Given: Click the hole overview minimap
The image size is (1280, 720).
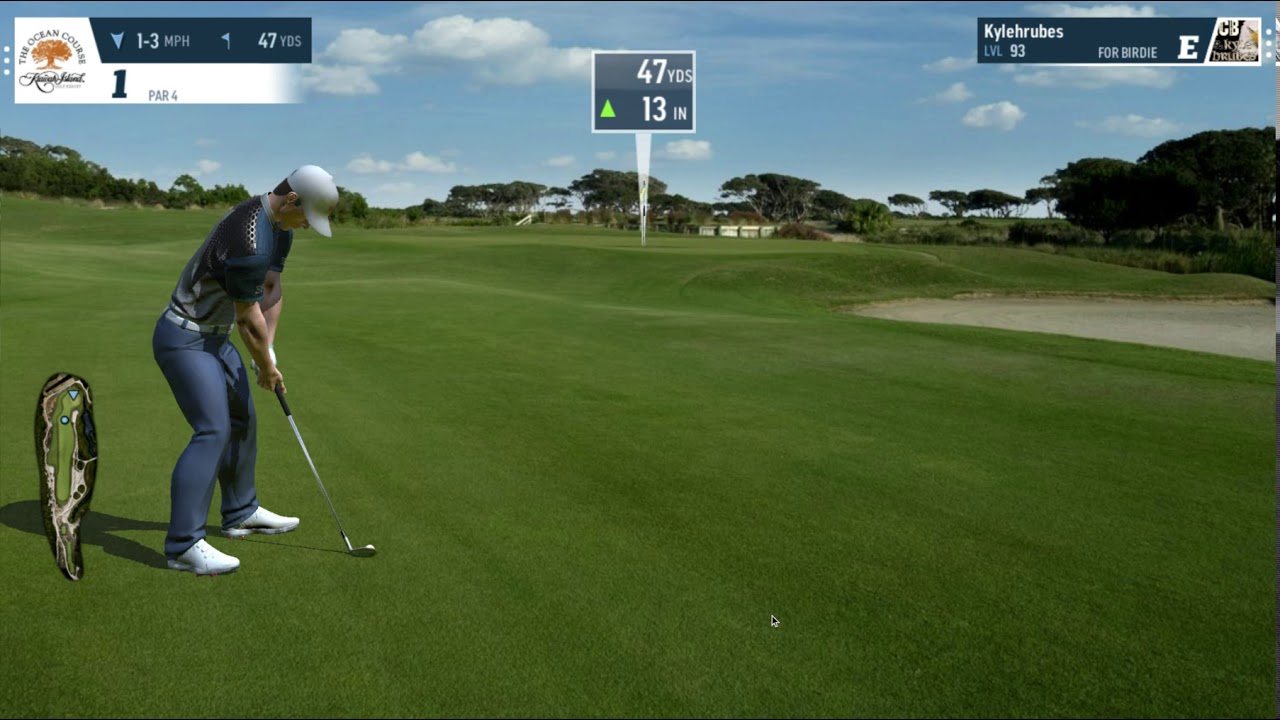Looking at the screenshot, I should coord(66,475).
